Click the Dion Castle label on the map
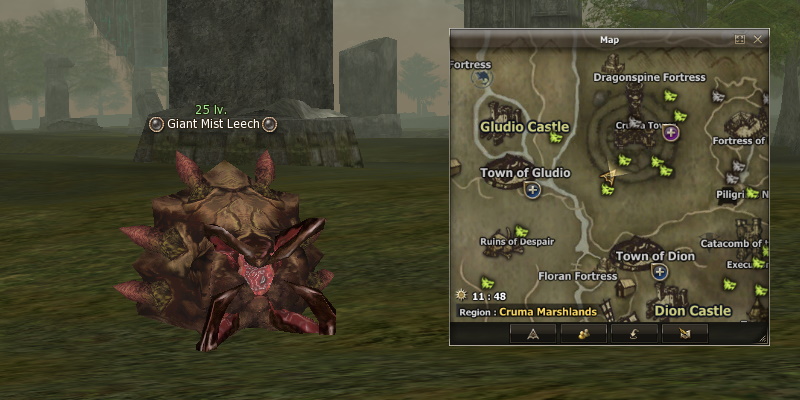The width and height of the screenshot is (800, 400). (x=691, y=311)
